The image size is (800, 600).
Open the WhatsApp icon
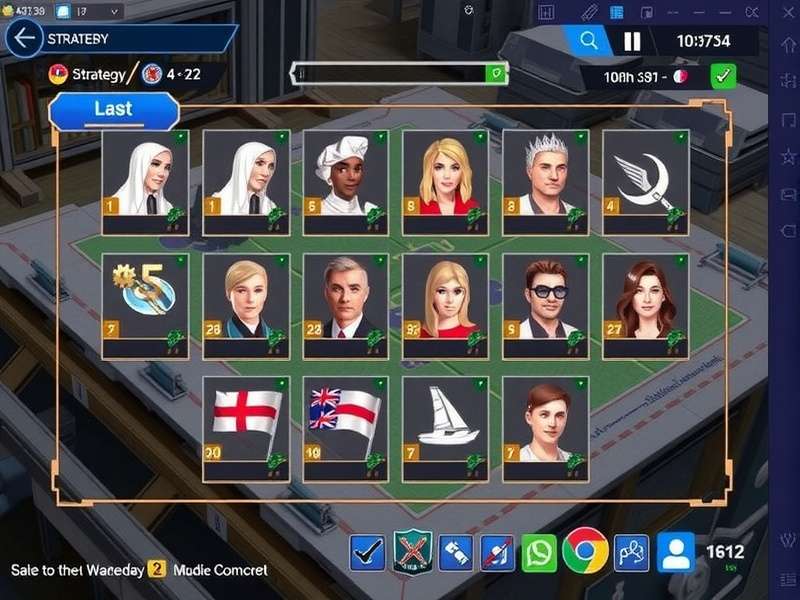[x=539, y=553]
